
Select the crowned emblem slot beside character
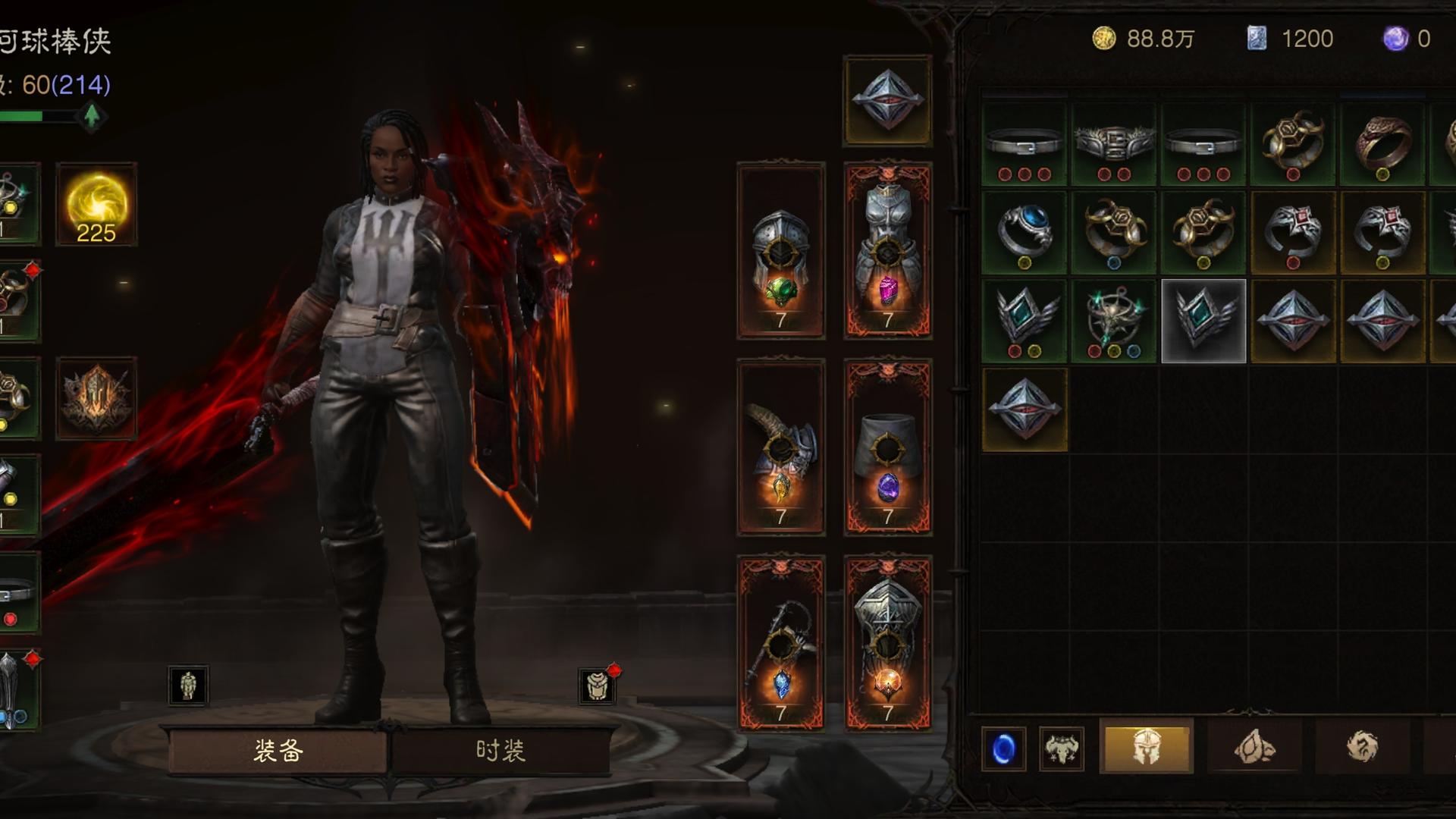tap(96, 398)
